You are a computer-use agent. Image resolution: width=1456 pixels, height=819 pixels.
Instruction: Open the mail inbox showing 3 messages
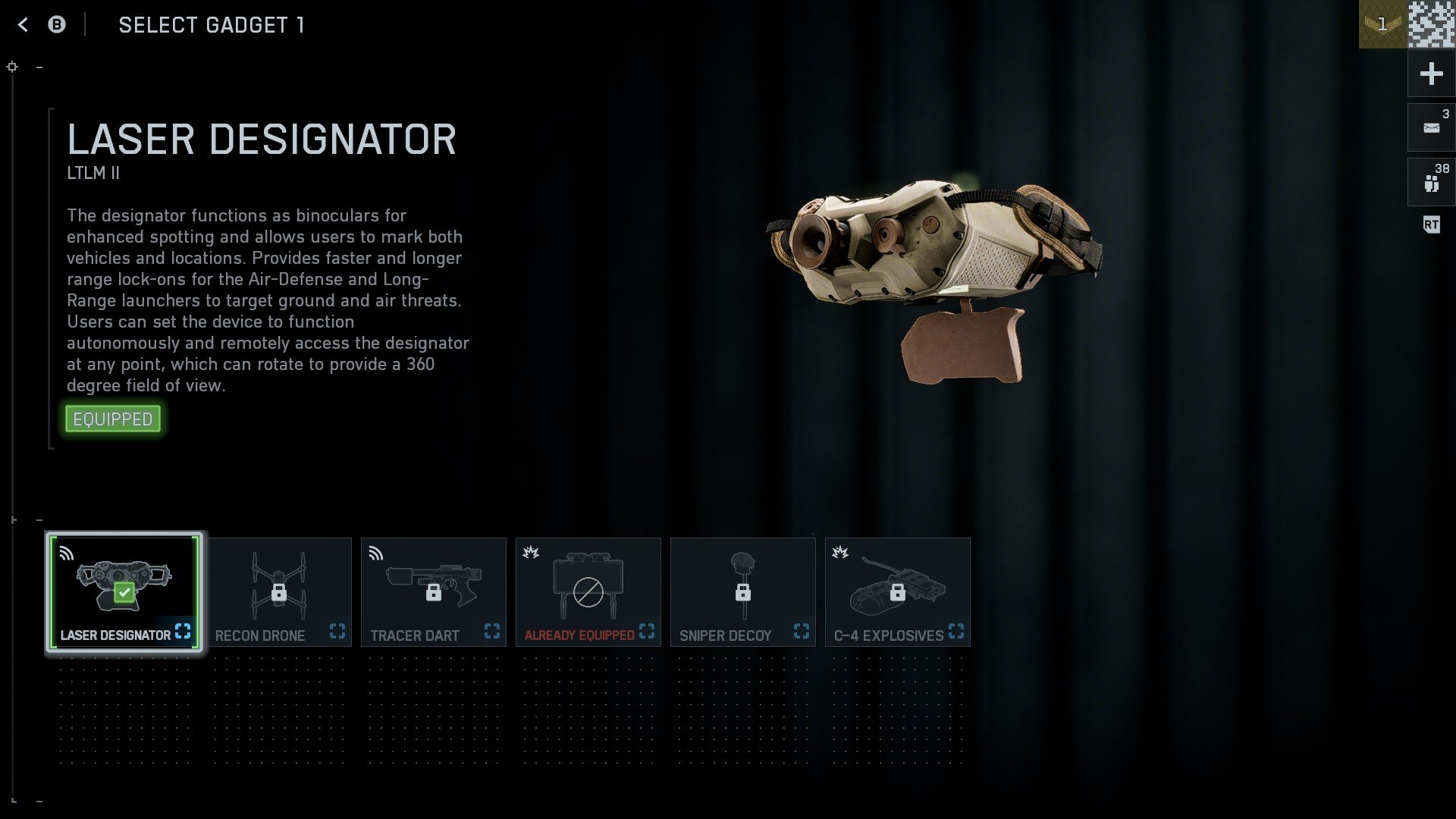[1430, 127]
